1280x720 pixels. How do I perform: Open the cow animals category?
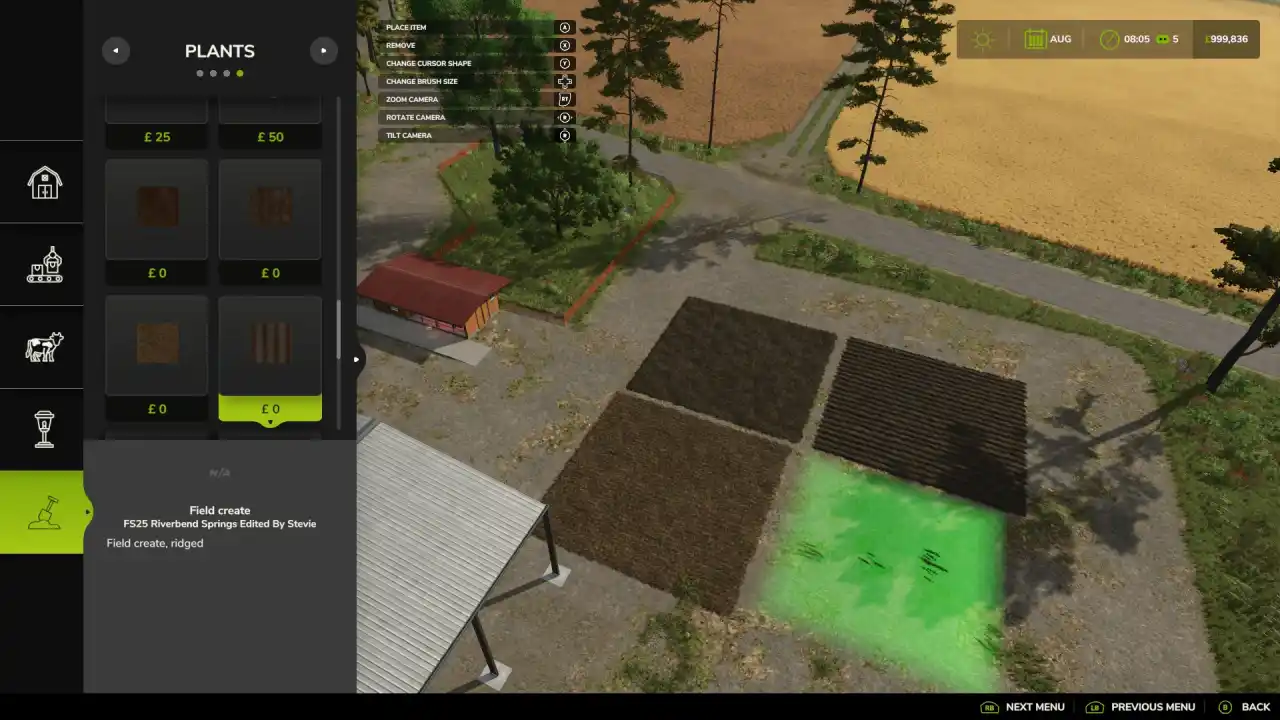[x=44, y=347]
